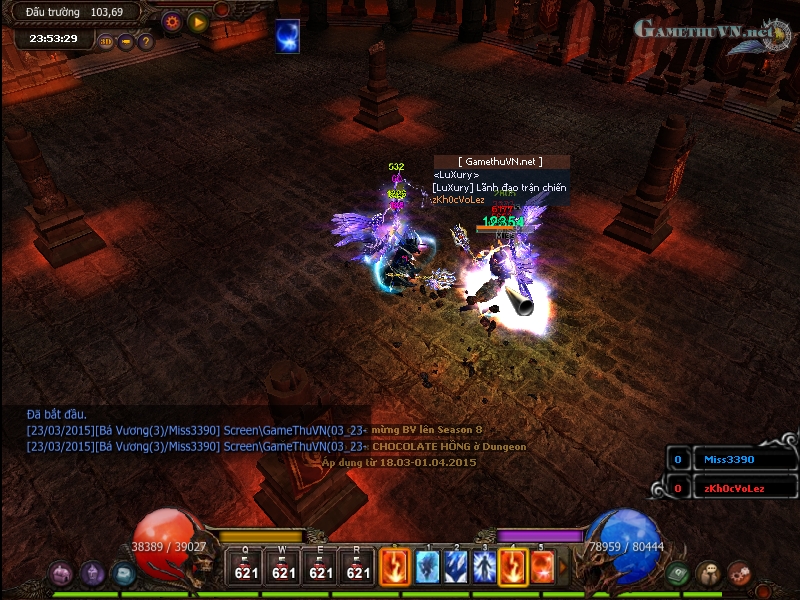Image resolution: width=800 pixels, height=600 pixels.
Task: Use the potion in slot R
Action: click(358, 567)
